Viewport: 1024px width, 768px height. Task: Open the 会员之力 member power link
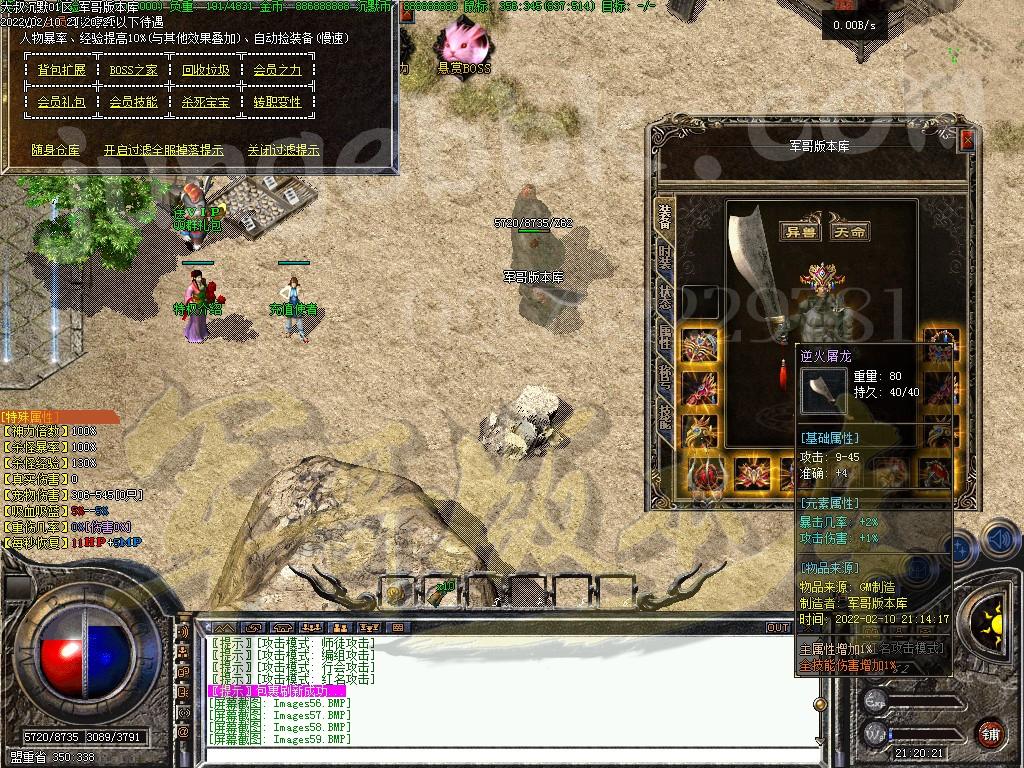[277, 70]
